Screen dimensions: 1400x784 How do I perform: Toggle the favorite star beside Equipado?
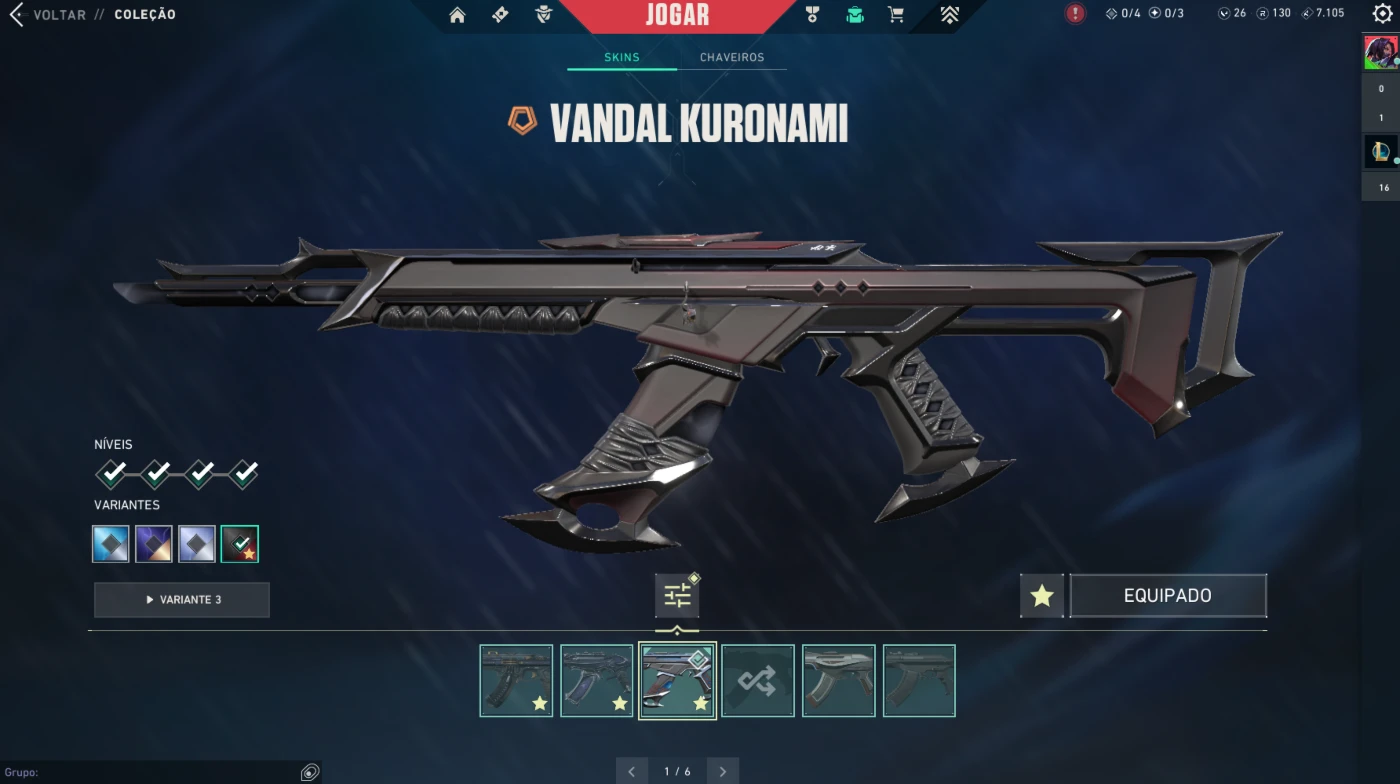click(x=1042, y=596)
